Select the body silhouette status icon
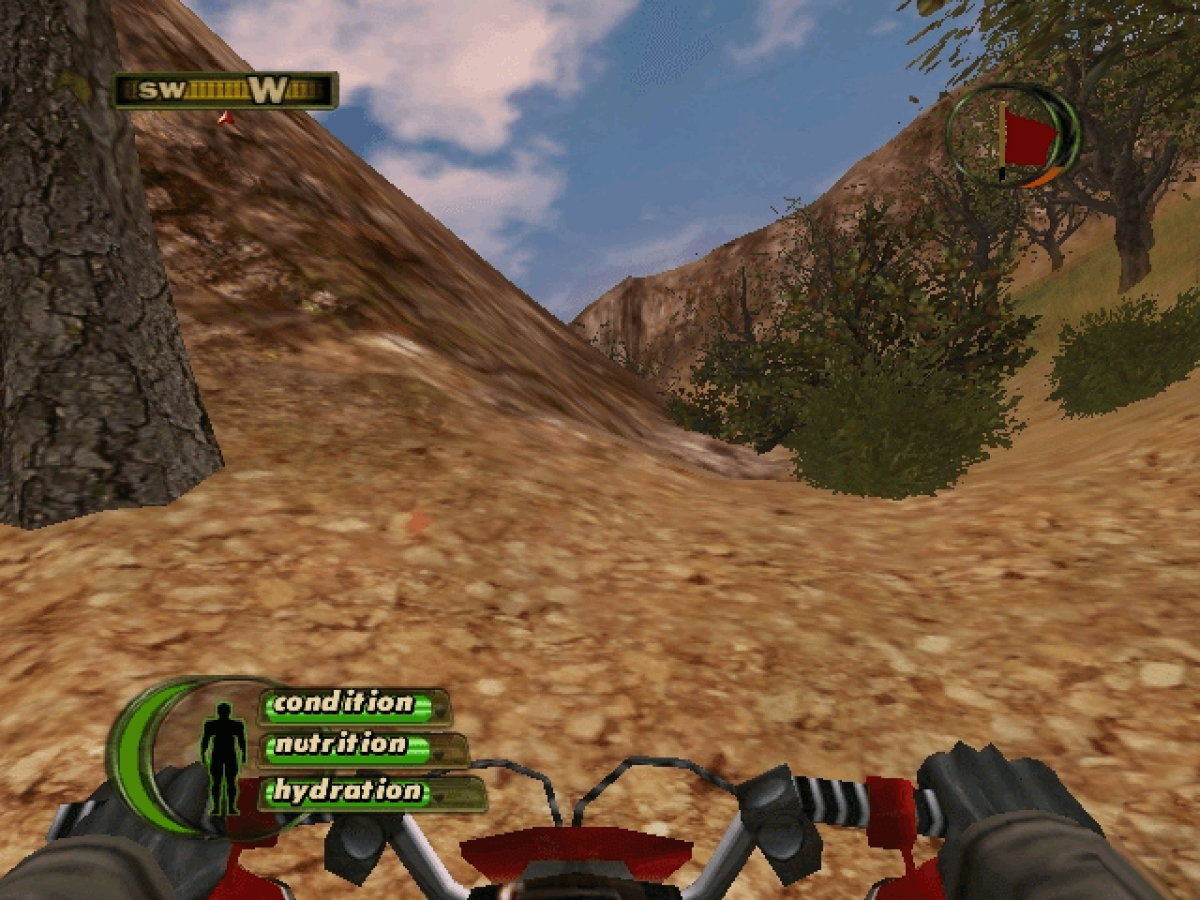1200x900 pixels. click(x=223, y=757)
